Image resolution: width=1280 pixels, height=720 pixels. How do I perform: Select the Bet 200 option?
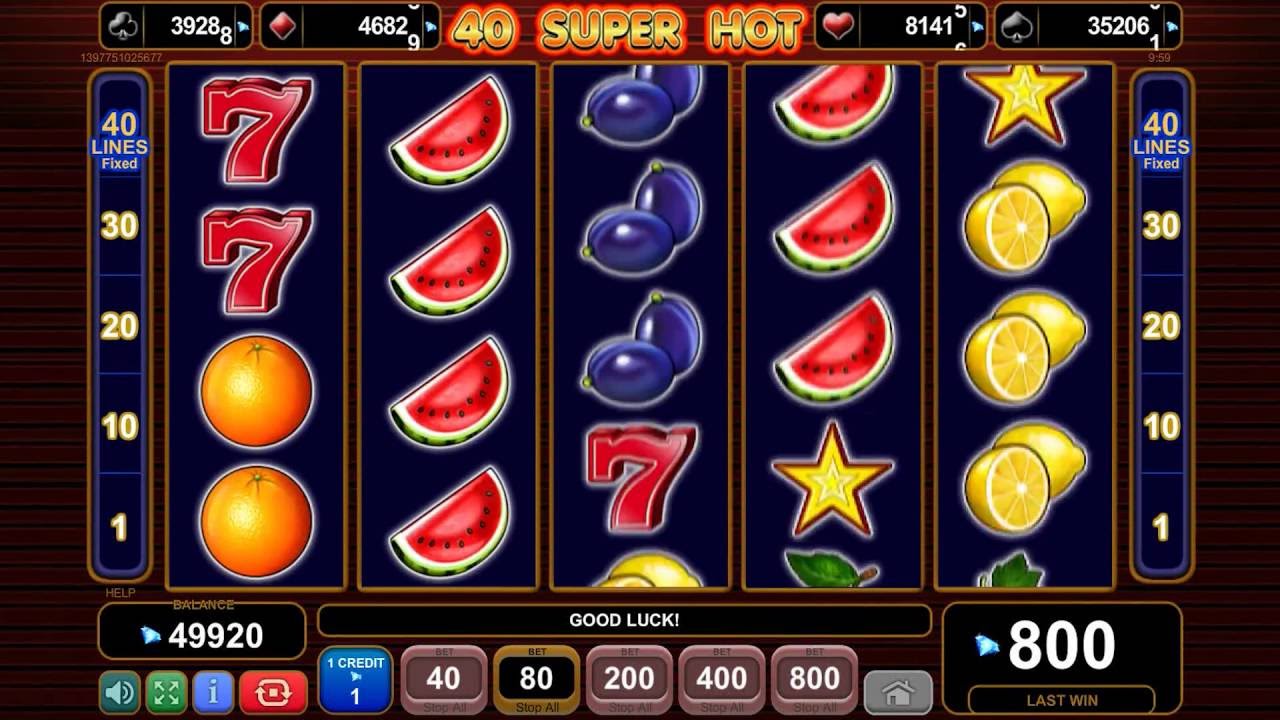click(x=628, y=678)
